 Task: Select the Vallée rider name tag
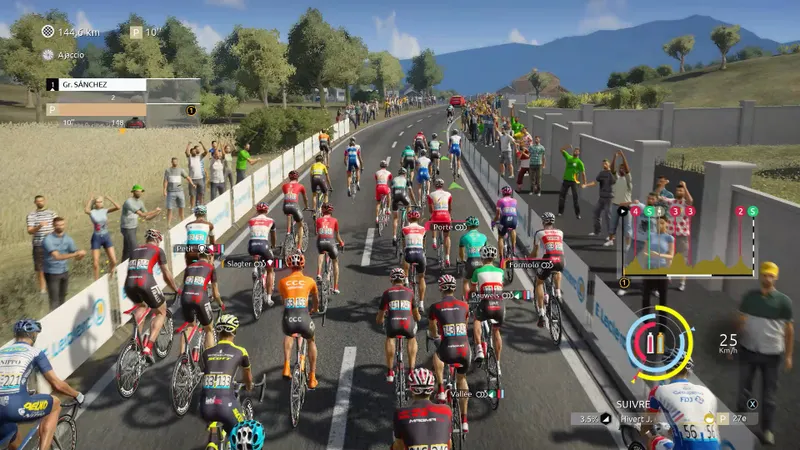click(x=464, y=394)
